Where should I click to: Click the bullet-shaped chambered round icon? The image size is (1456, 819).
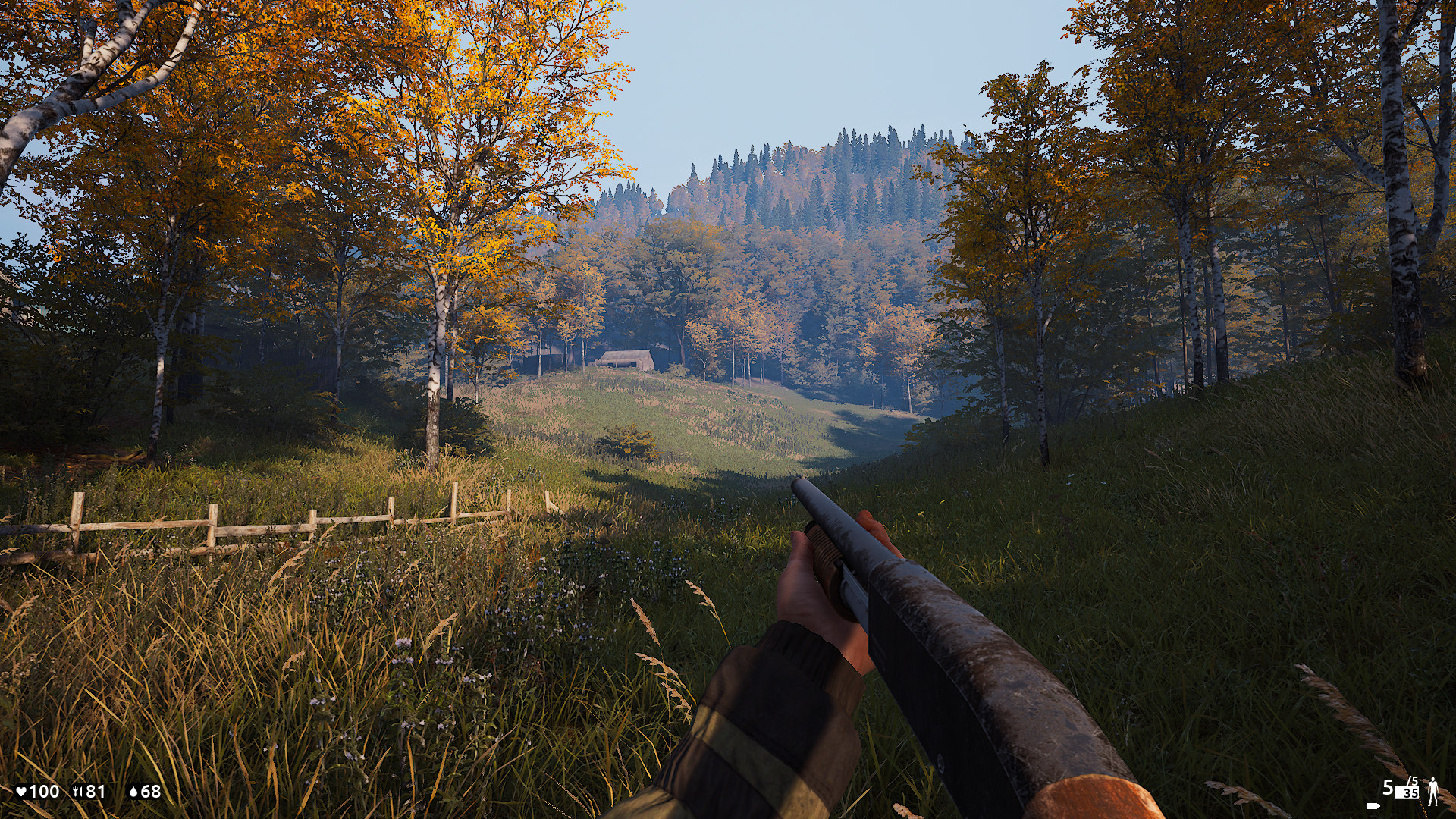coord(1373,805)
